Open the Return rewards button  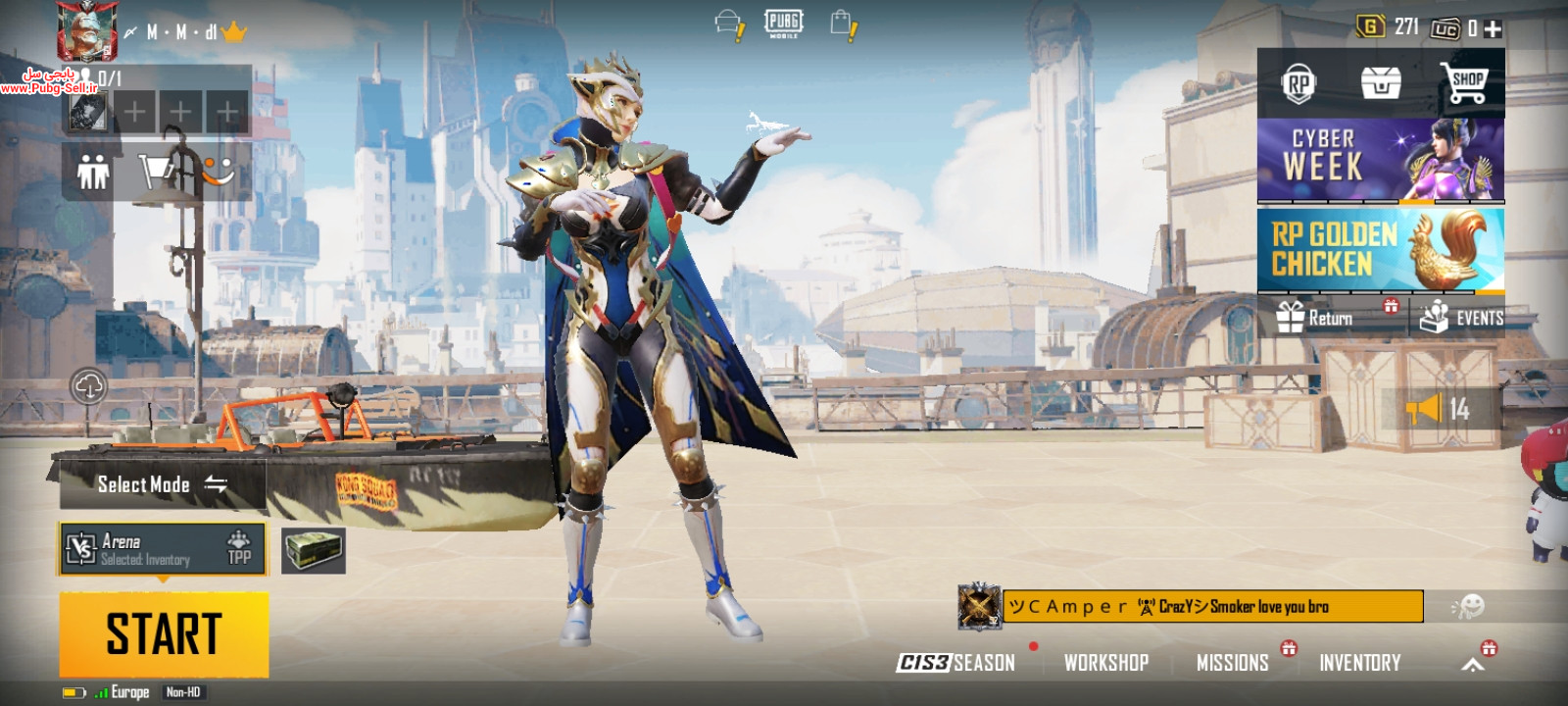click(x=1332, y=318)
